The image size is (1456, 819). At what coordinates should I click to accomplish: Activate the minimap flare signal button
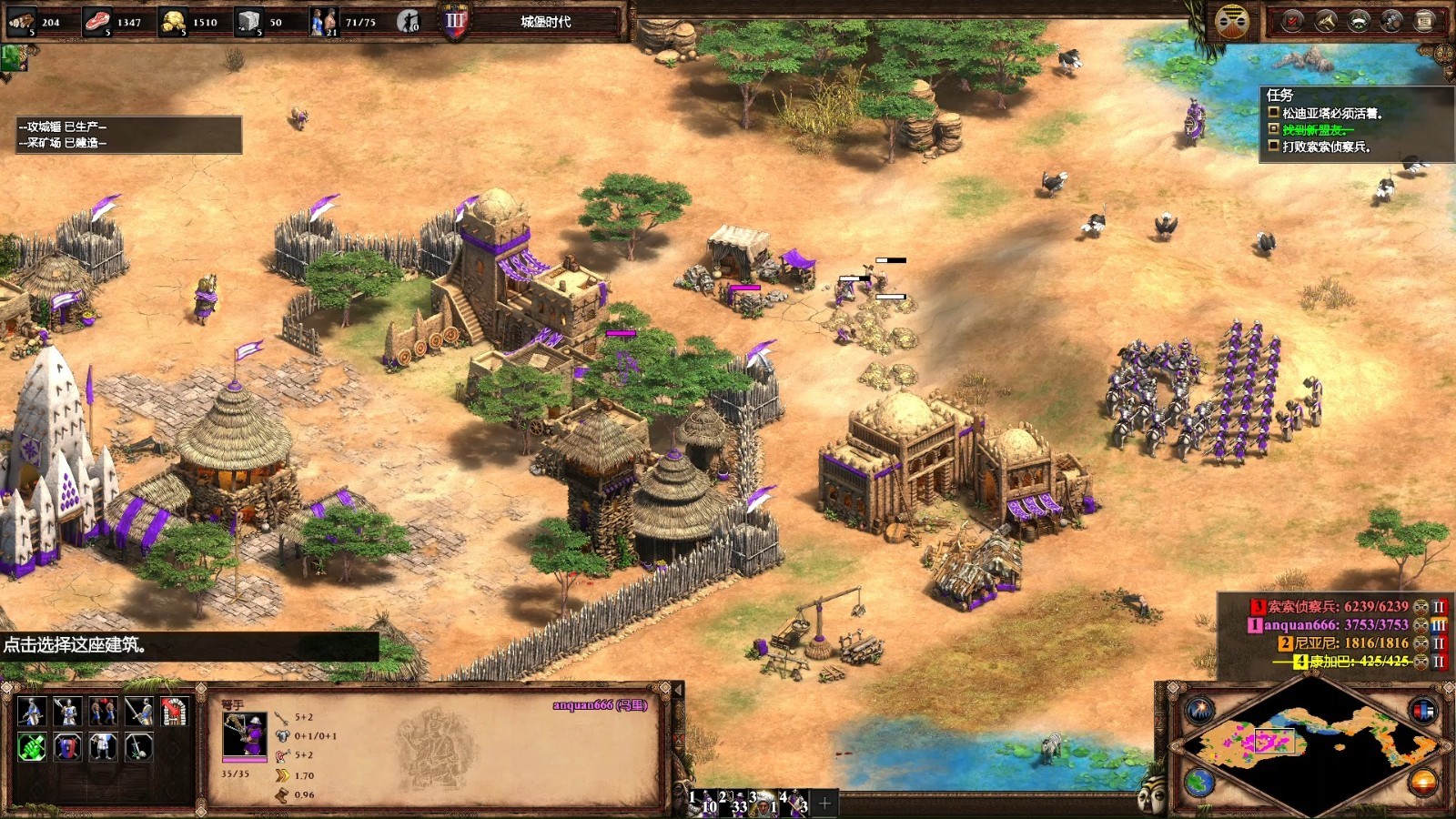pos(1198,710)
